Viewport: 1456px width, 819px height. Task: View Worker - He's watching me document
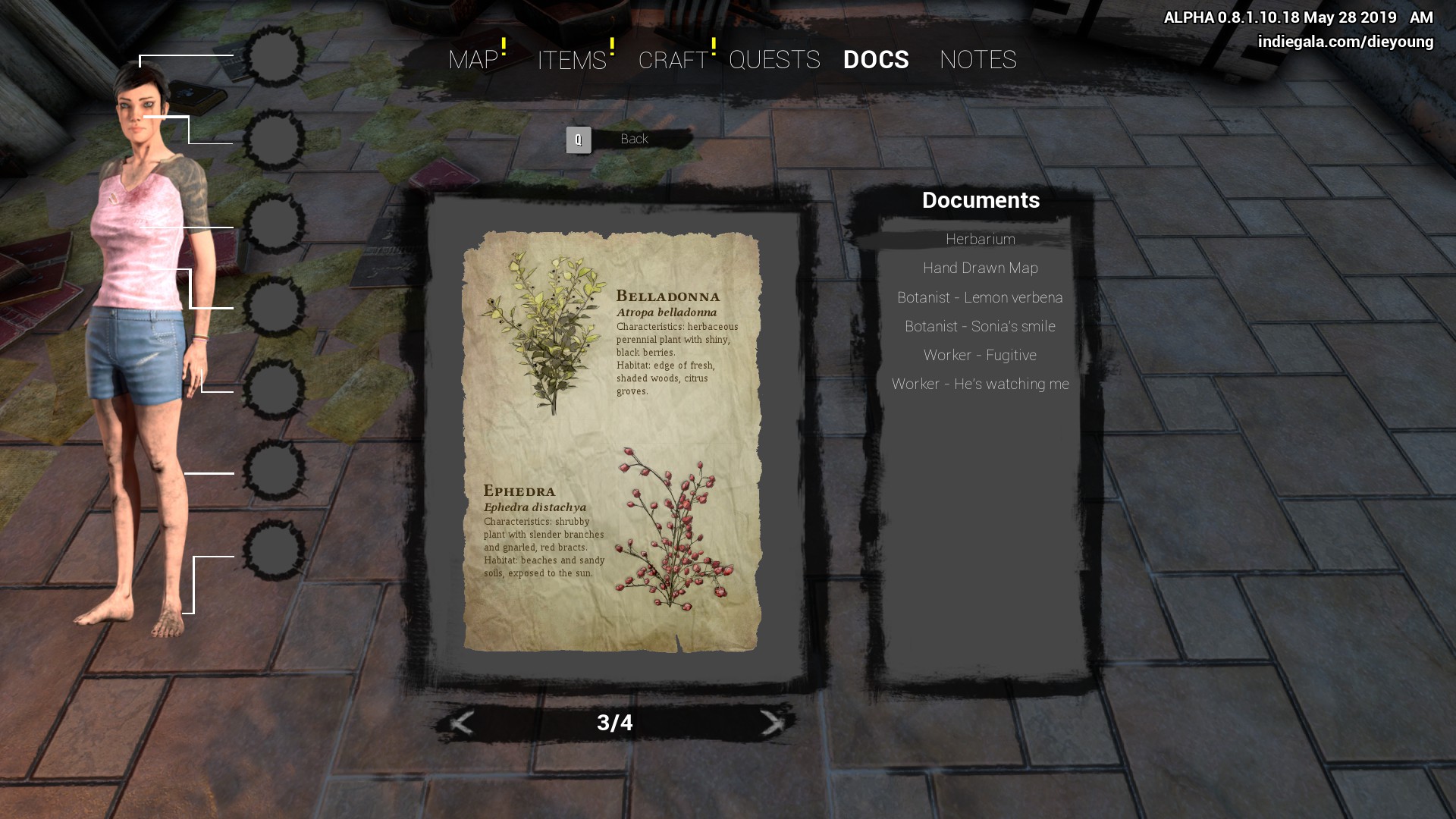coord(980,384)
